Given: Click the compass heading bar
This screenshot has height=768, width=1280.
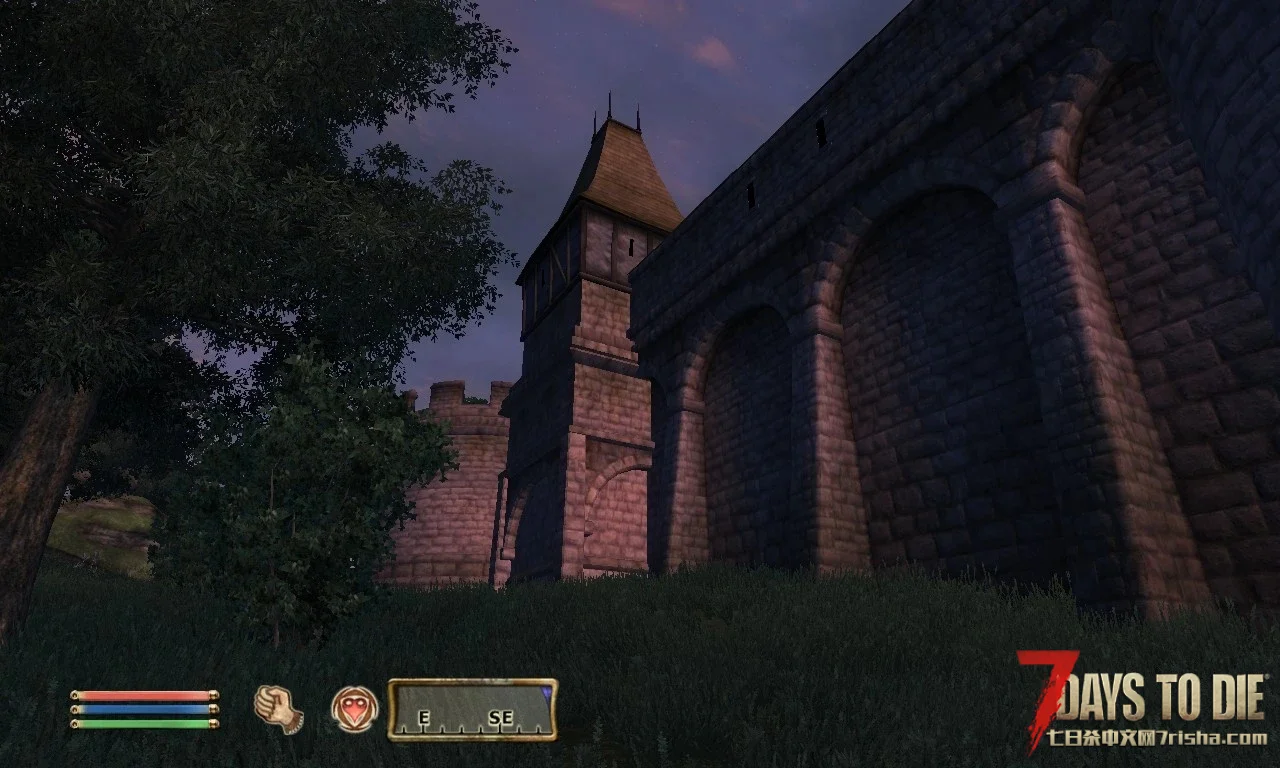Looking at the screenshot, I should click(472, 710).
